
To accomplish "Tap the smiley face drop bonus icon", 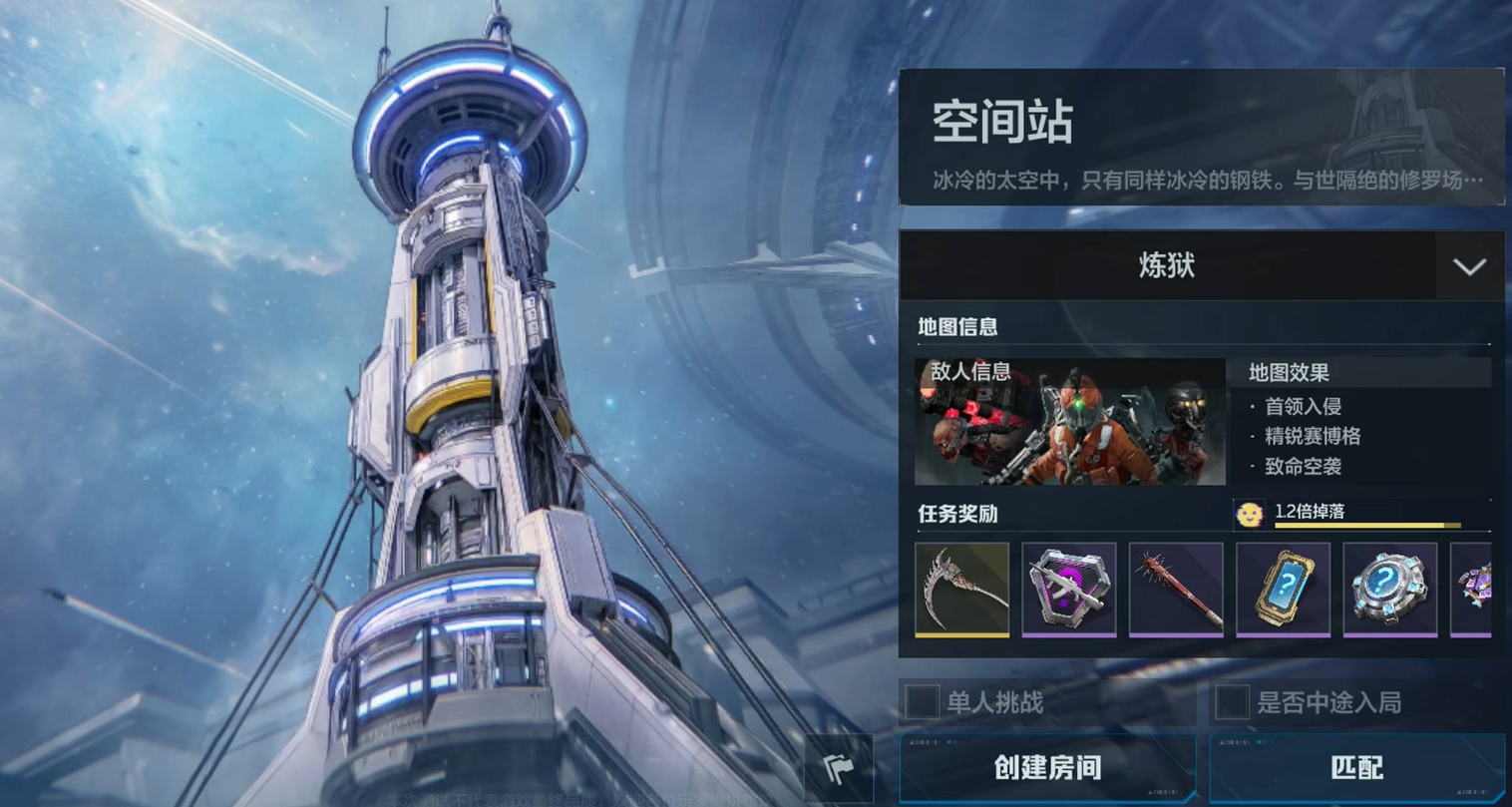I will 1249,514.
